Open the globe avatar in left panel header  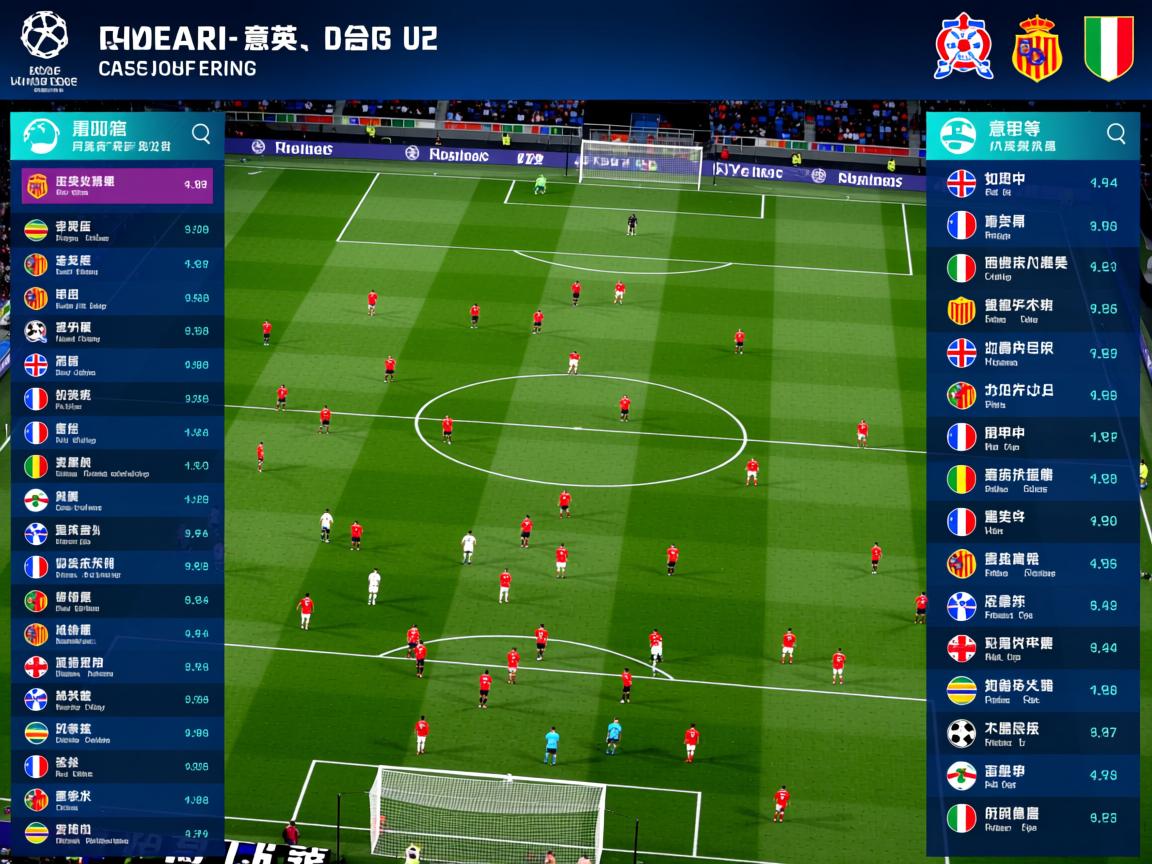pos(41,136)
